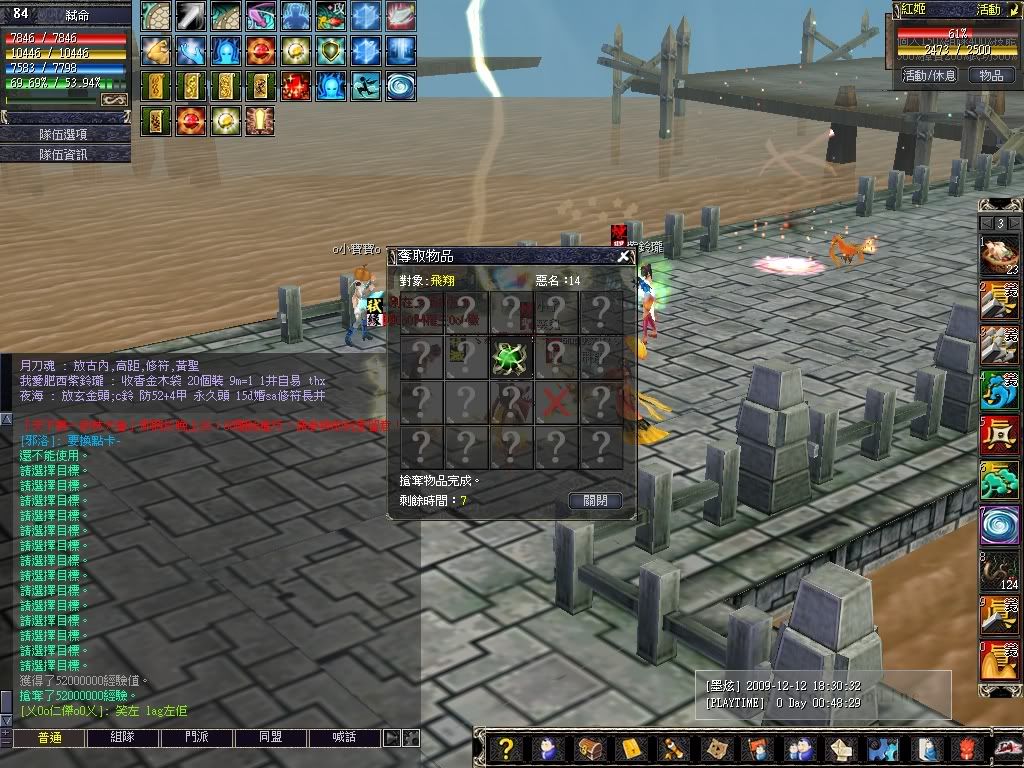Click the 關閉 button in loot window
This screenshot has height=768, width=1024.
[x=595, y=500]
